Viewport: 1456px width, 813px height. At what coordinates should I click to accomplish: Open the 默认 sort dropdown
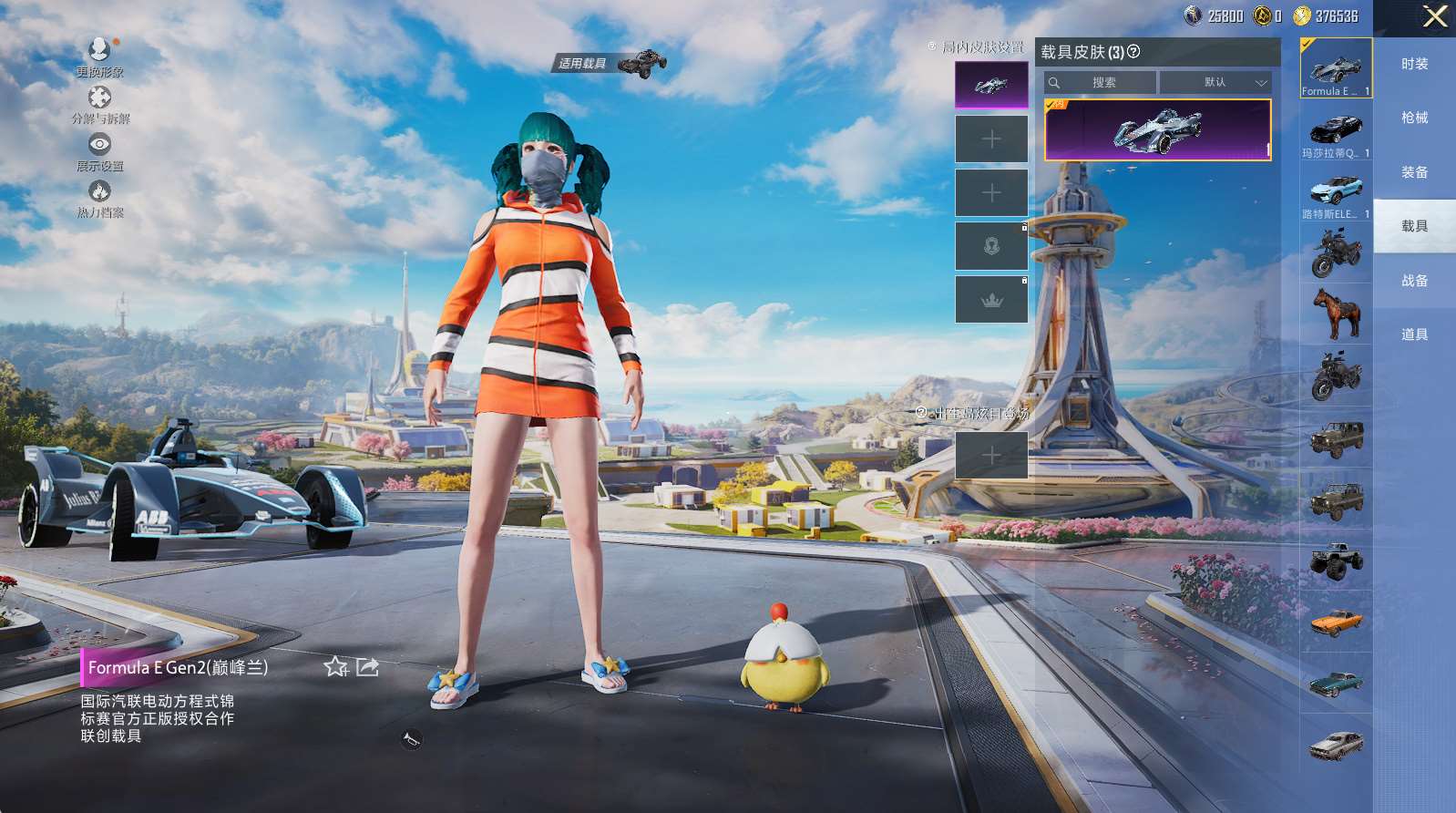(1216, 82)
